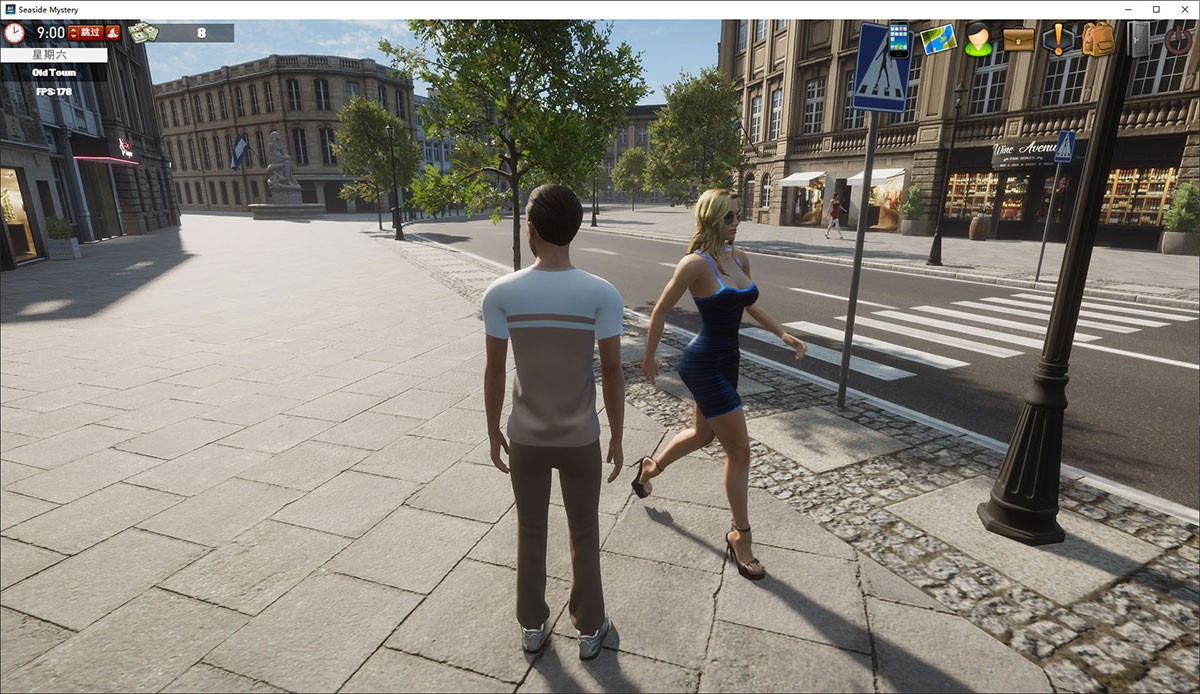Image resolution: width=1200 pixels, height=694 pixels.
Task: Click the red power button icon
Action: coord(1178,39)
